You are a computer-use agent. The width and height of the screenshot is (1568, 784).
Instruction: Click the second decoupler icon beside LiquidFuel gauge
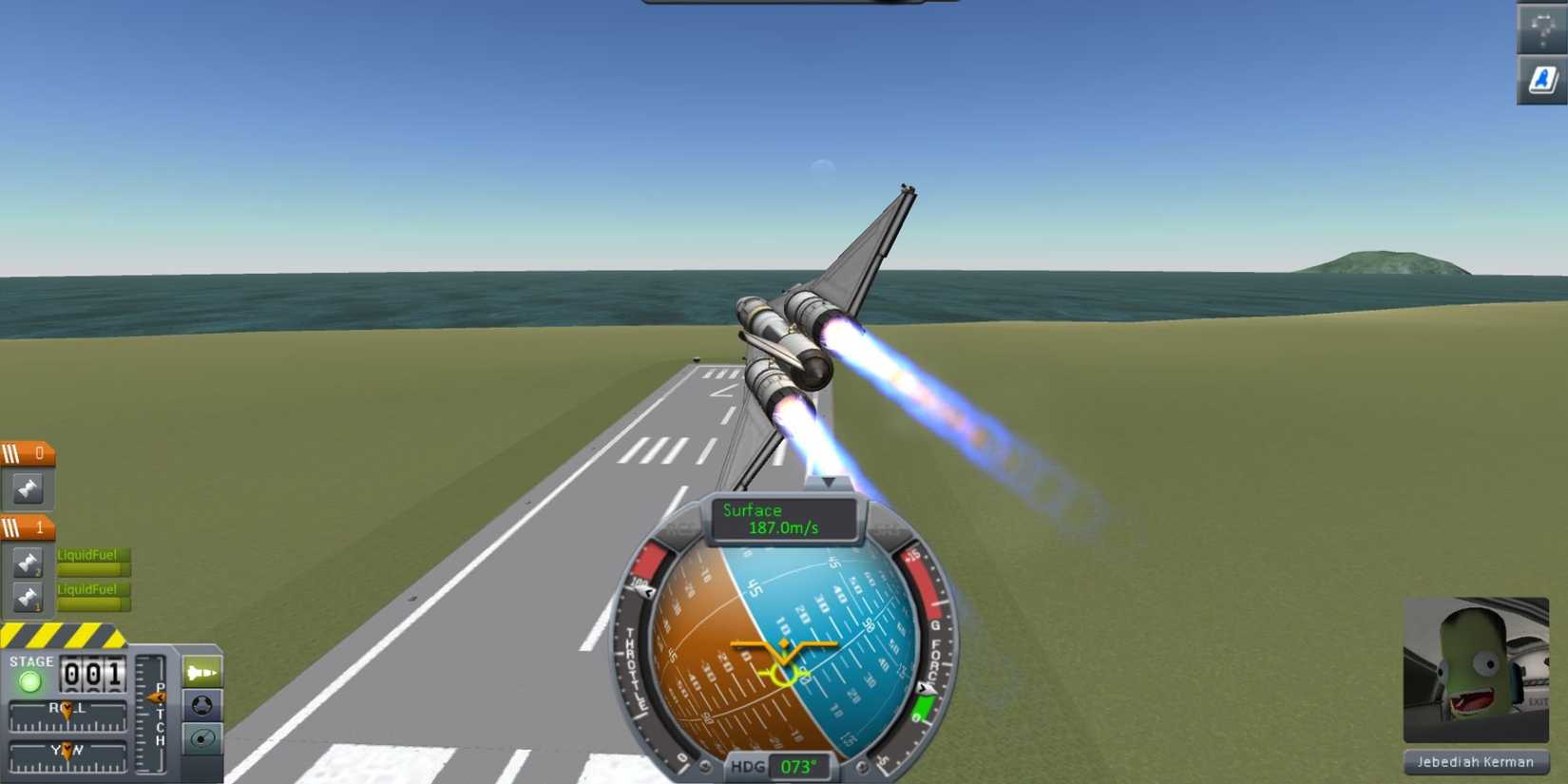pyautogui.click(x=26, y=596)
